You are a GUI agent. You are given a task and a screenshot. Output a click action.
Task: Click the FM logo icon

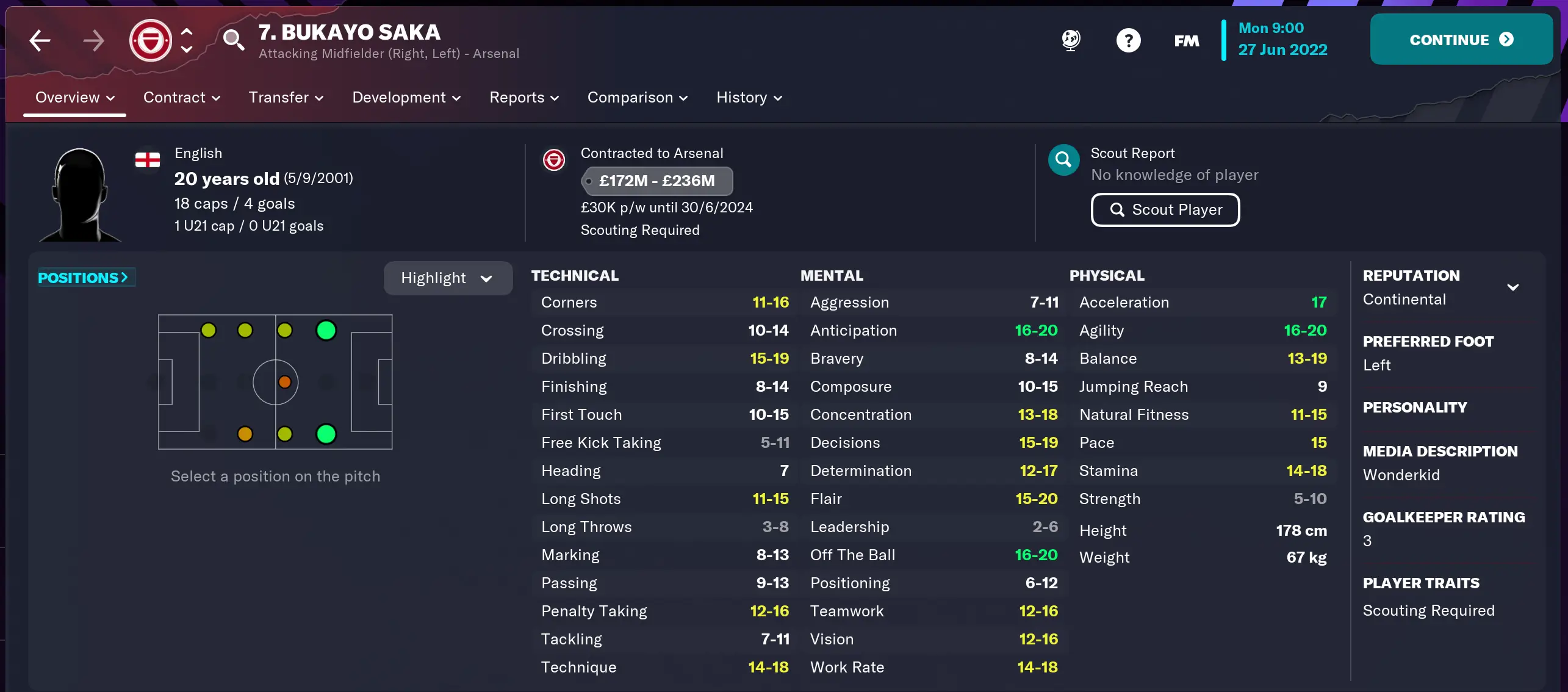pyautogui.click(x=1185, y=40)
